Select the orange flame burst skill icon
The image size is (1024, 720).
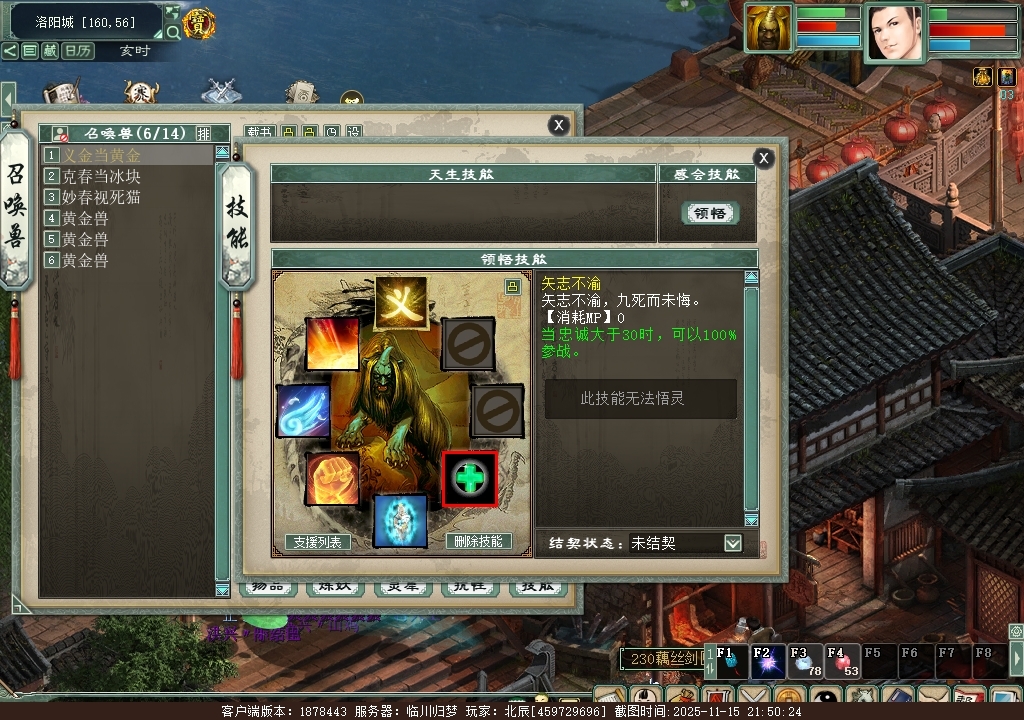(x=332, y=344)
